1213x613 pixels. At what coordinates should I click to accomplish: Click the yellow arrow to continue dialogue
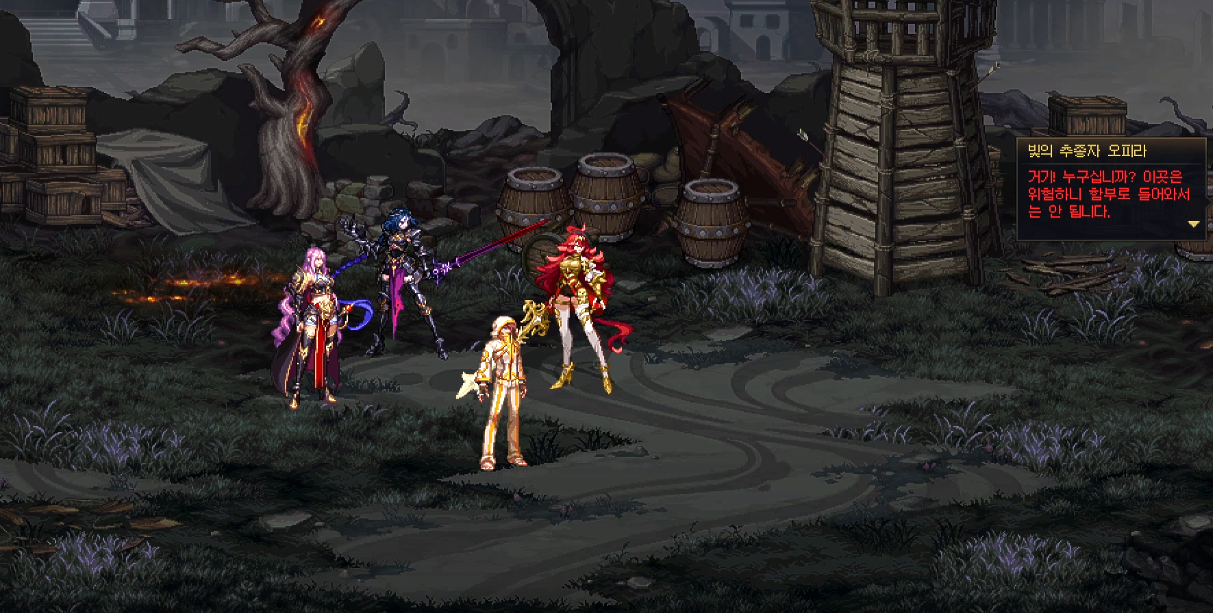(1193, 224)
